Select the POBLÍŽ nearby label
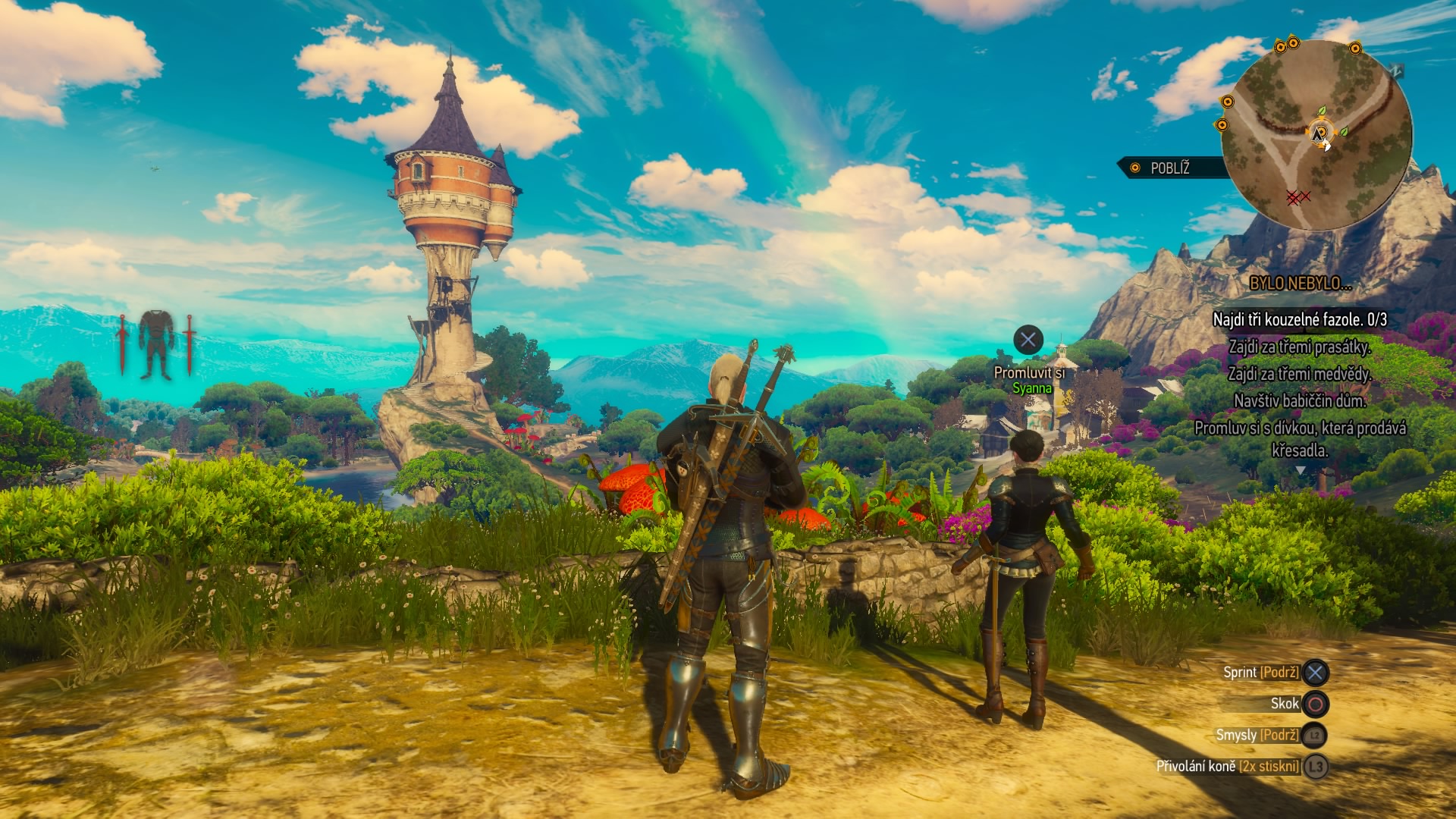The image size is (1456, 819). click(1169, 168)
